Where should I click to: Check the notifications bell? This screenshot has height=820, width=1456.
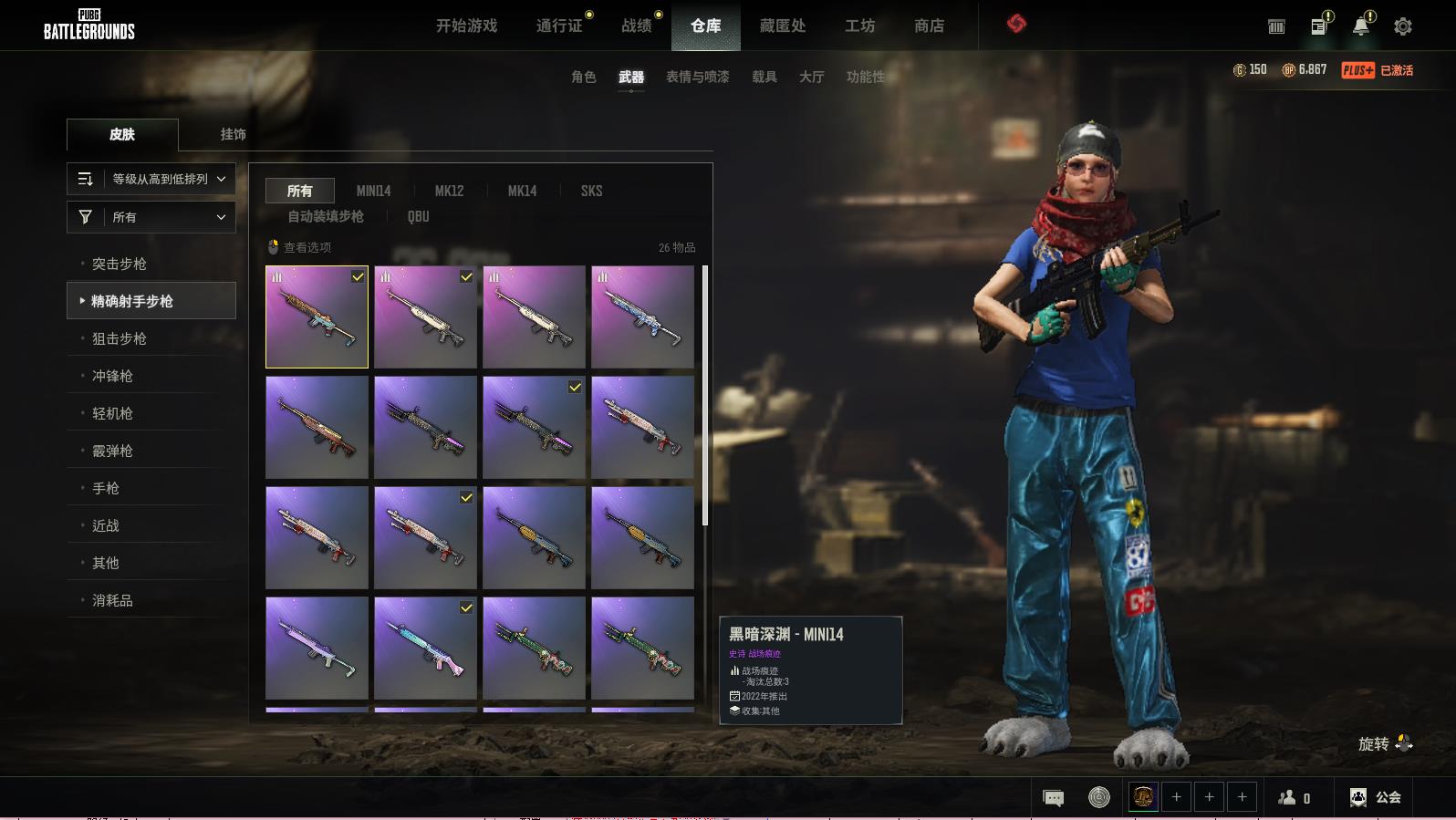coord(1361,26)
